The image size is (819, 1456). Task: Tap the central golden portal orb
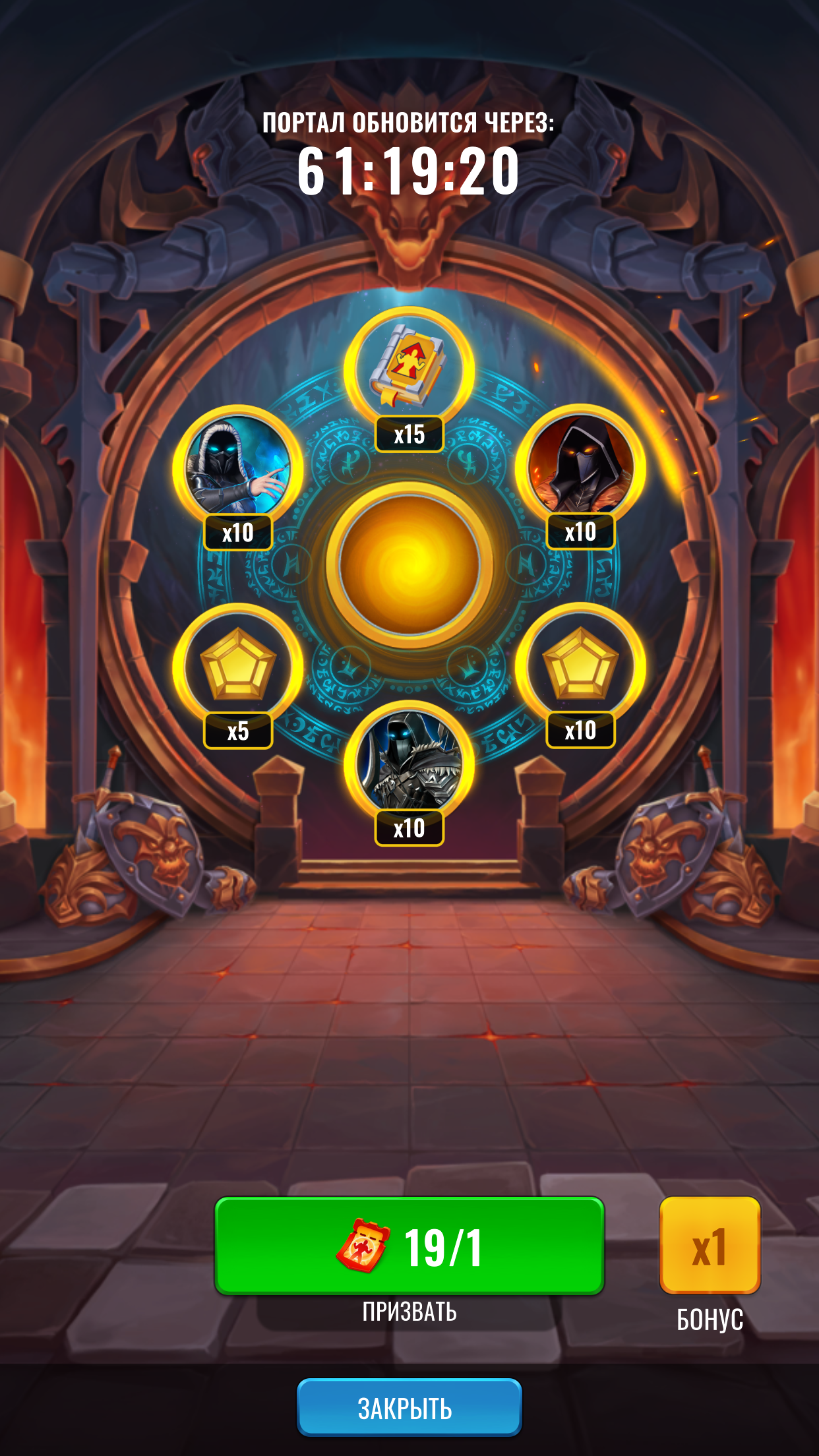point(409,564)
